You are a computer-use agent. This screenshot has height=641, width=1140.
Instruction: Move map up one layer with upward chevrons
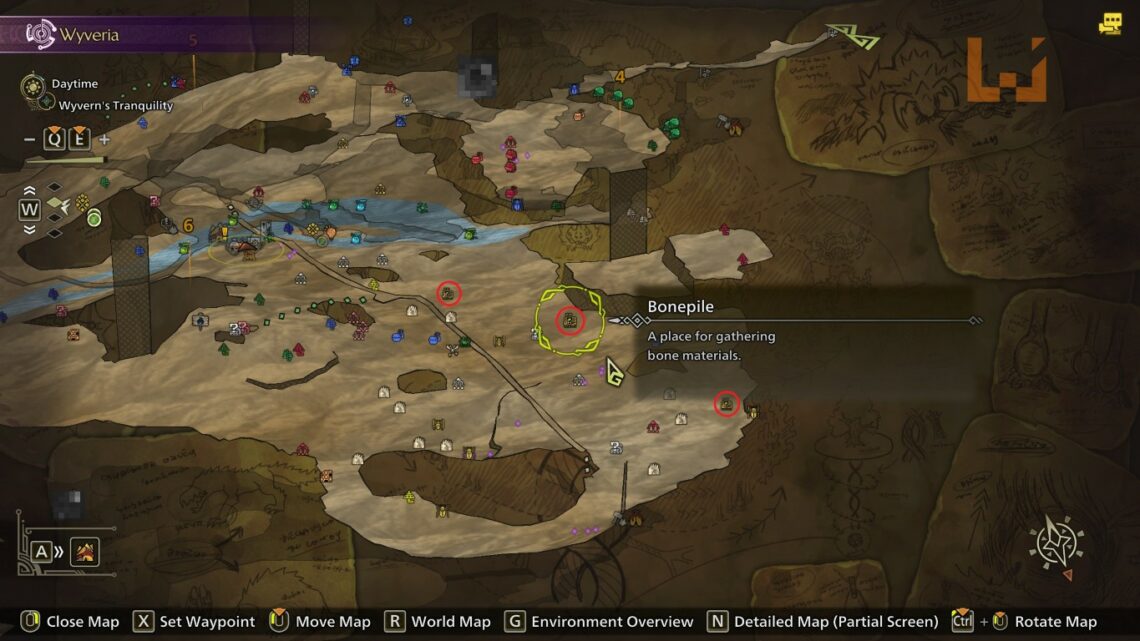(29, 190)
